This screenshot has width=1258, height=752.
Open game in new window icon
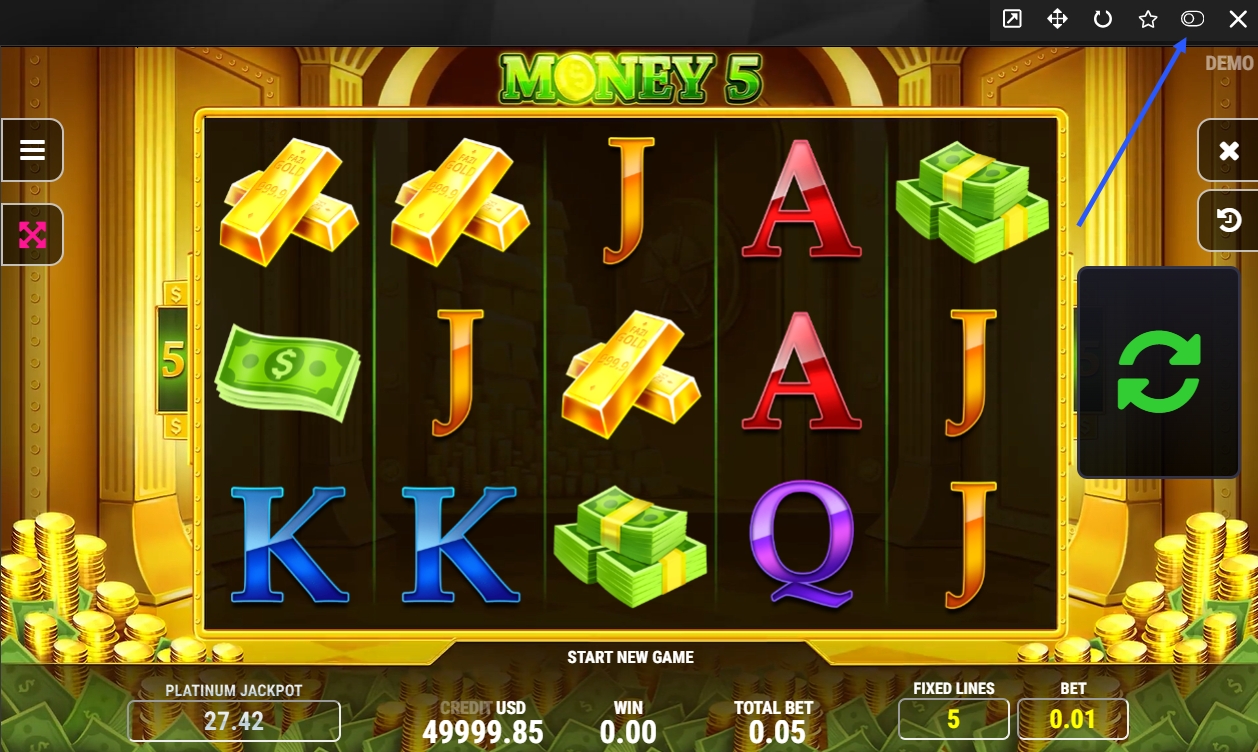1012,19
